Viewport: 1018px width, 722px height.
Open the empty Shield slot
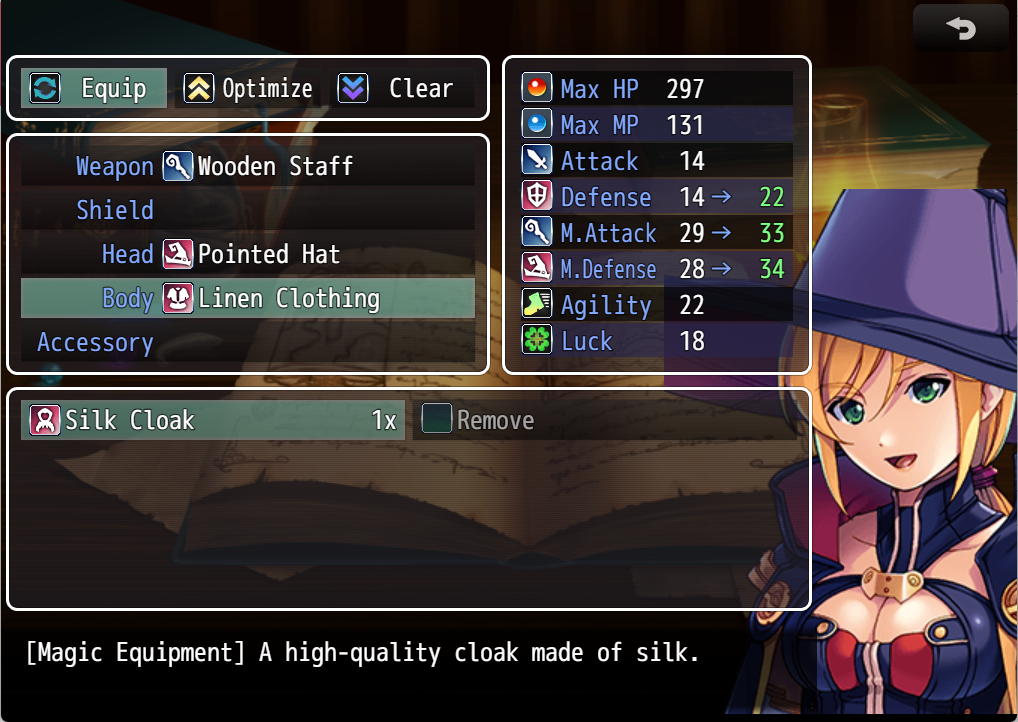pyautogui.click(x=247, y=210)
